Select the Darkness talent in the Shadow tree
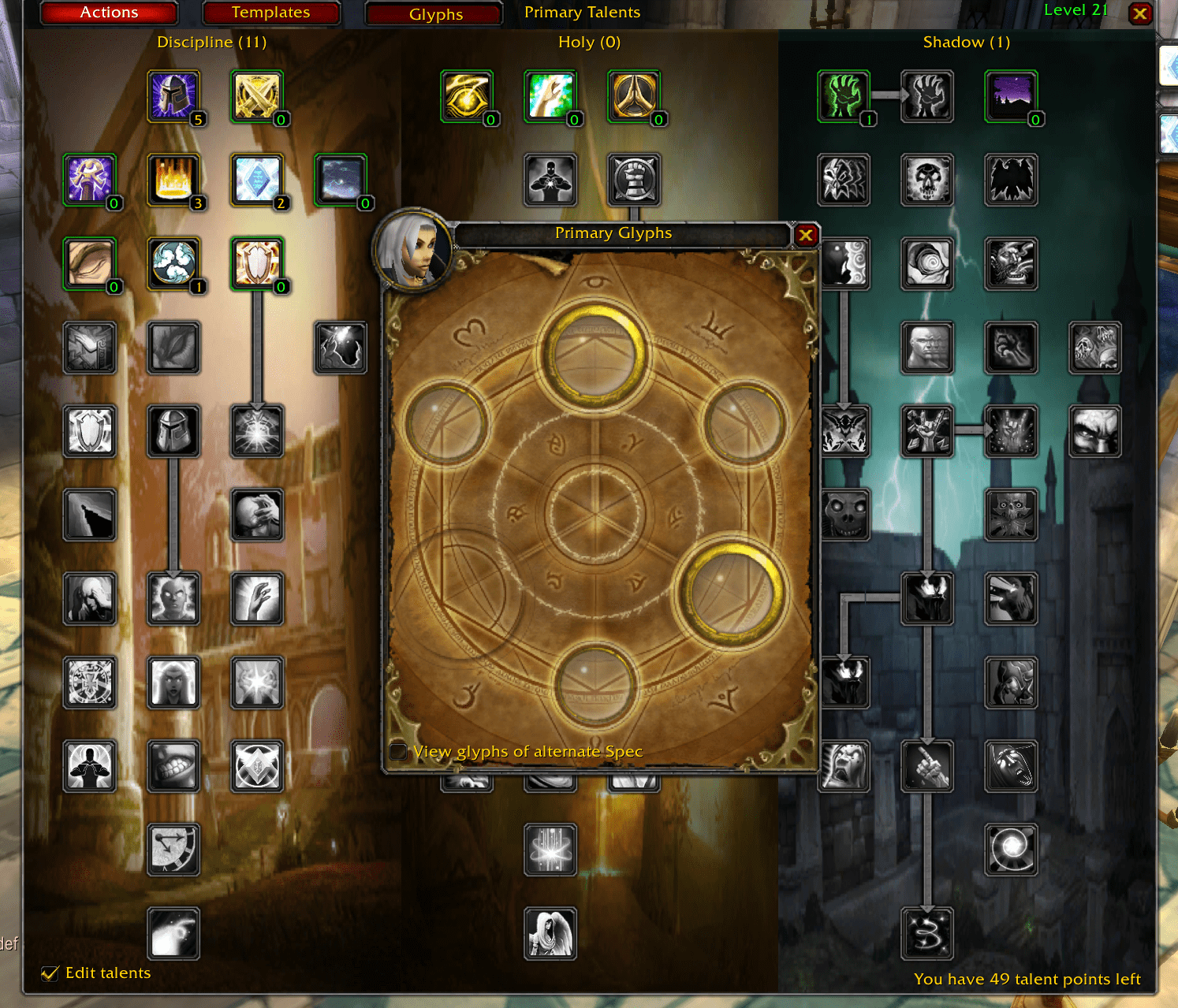Image resolution: width=1178 pixels, height=1008 pixels. coord(1011,96)
